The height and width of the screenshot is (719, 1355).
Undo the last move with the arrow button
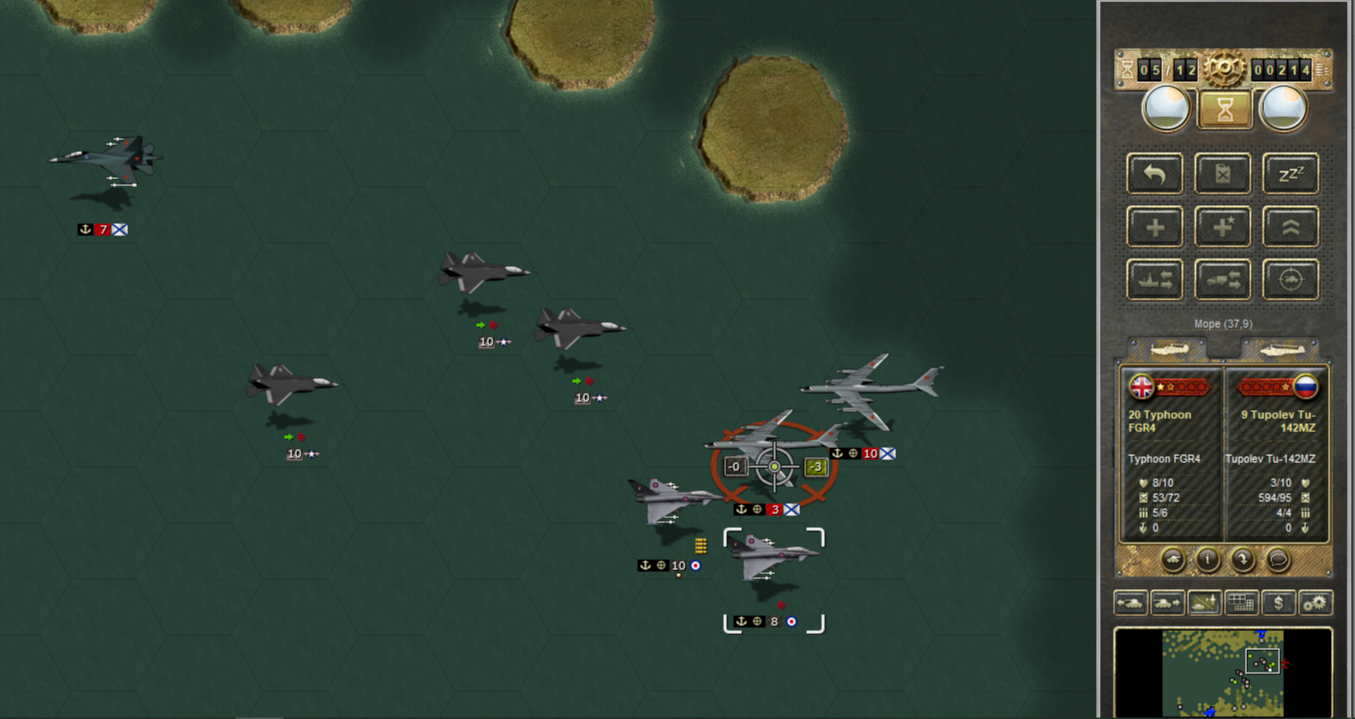coord(1155,174)
